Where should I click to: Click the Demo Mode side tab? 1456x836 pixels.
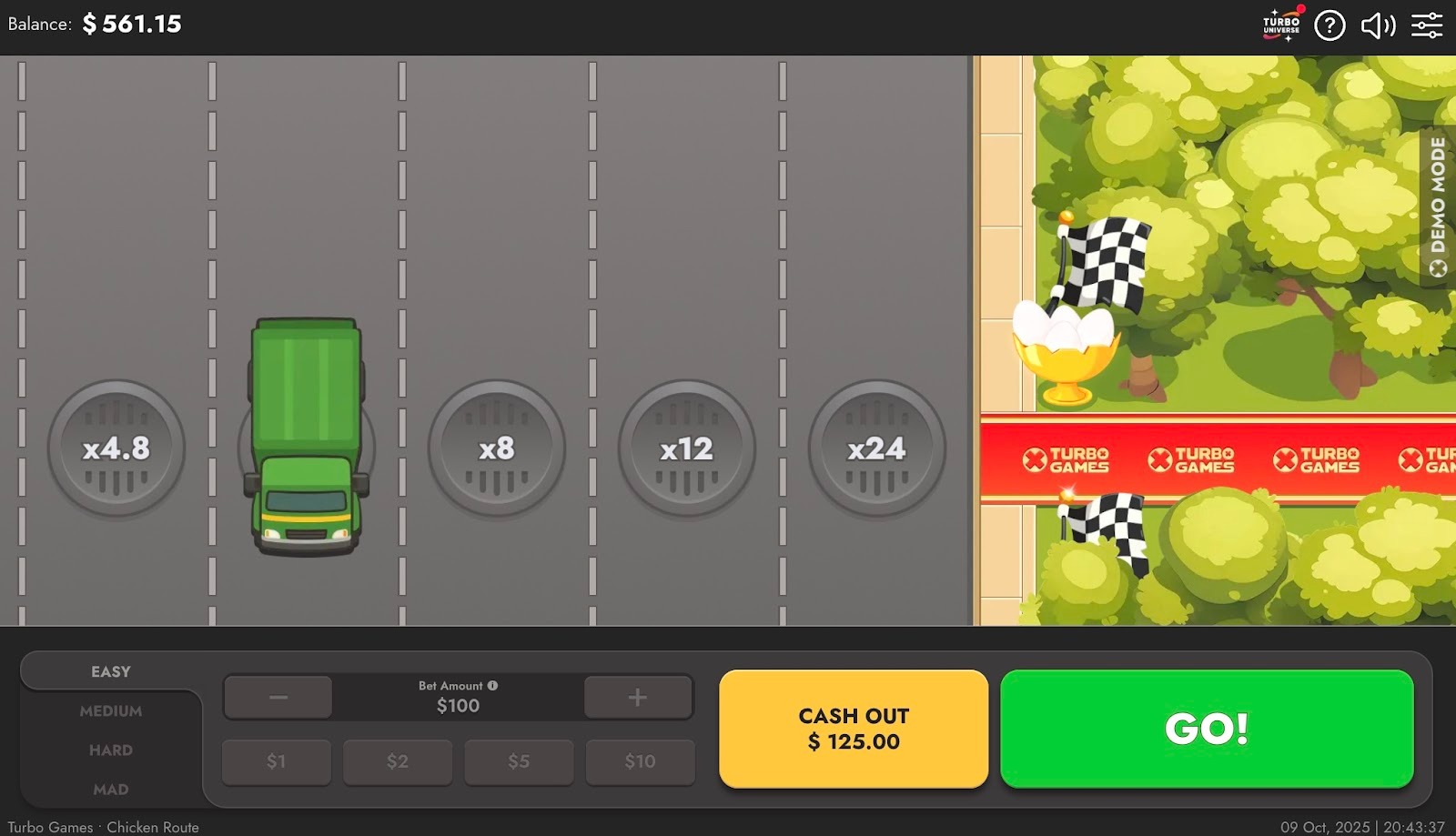point(1438,206)
